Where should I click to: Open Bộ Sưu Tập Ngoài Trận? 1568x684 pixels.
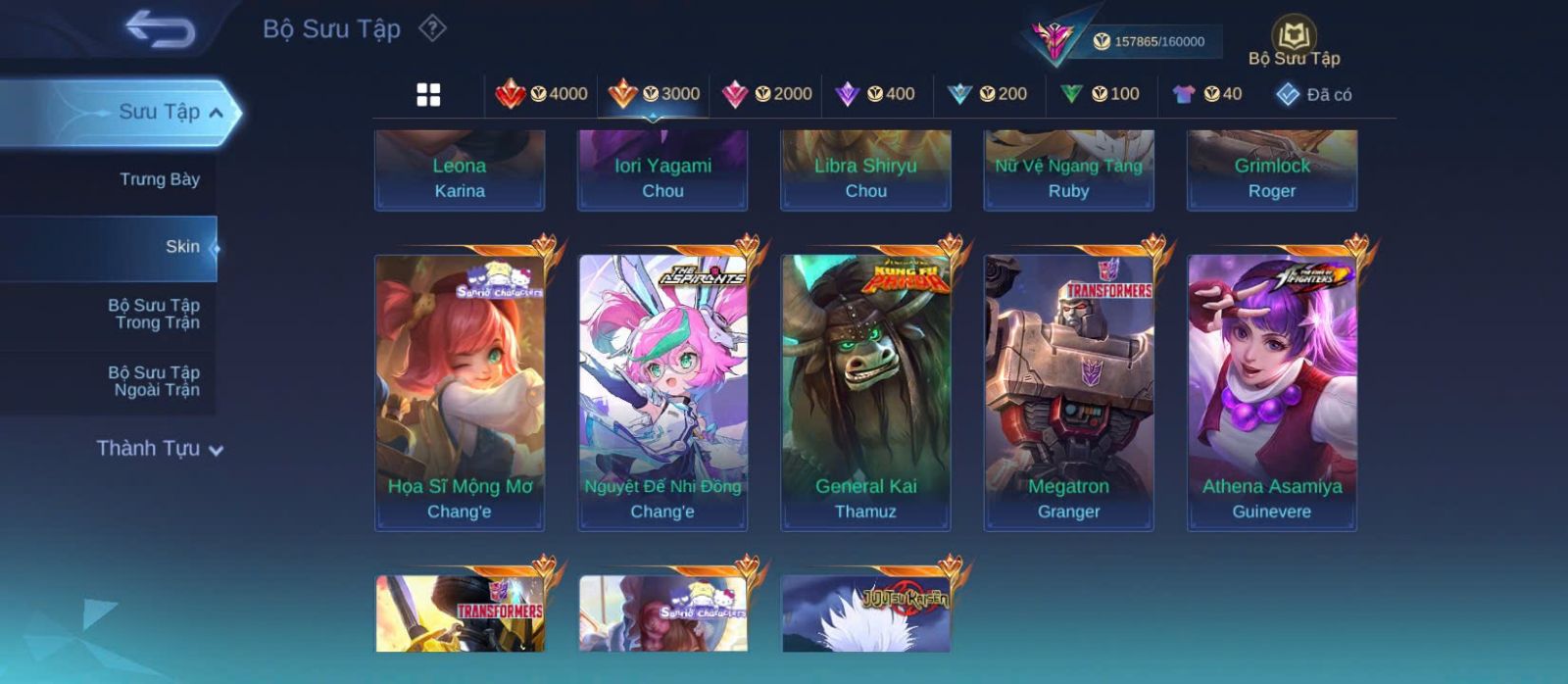pyautogui.click(x=154, y=381)
